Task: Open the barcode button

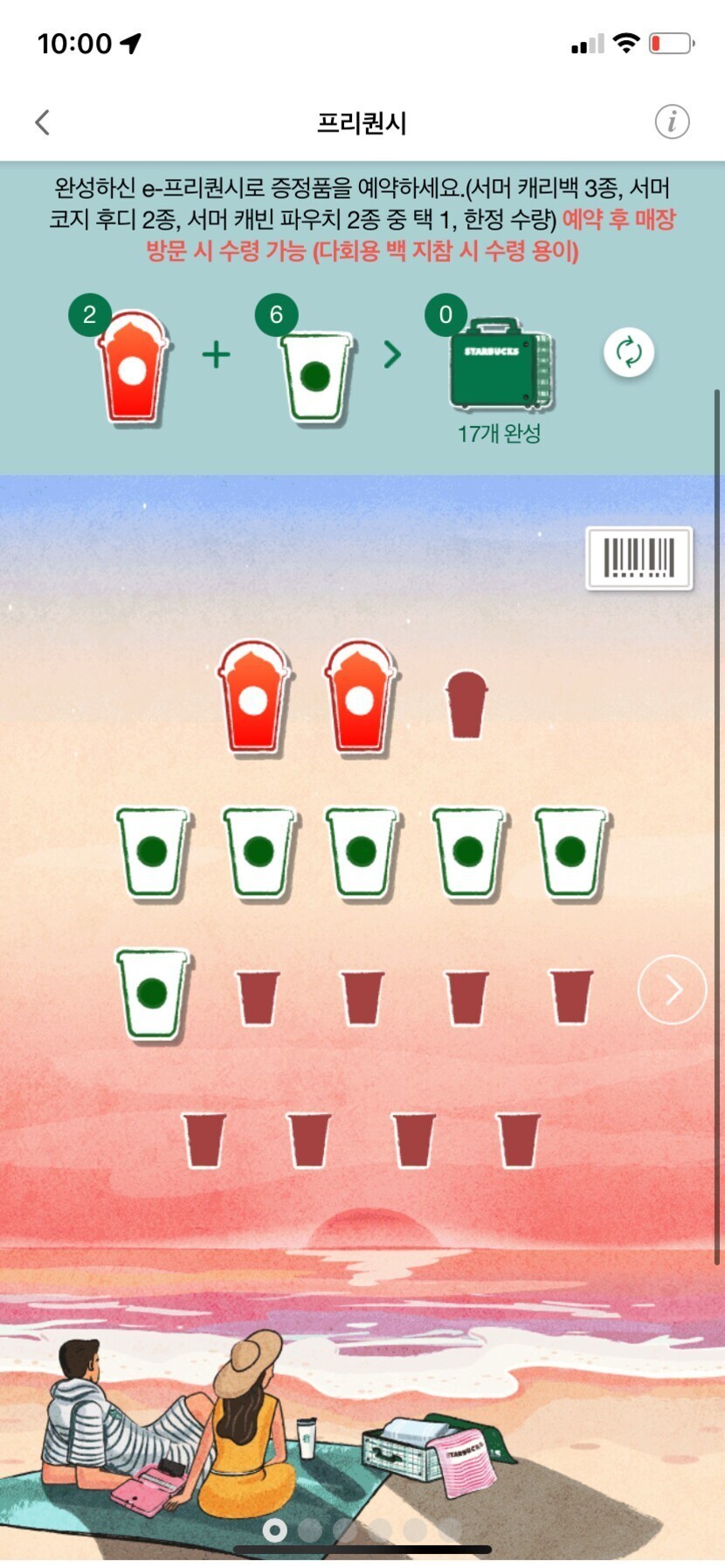Action: [x=639, y=558]
